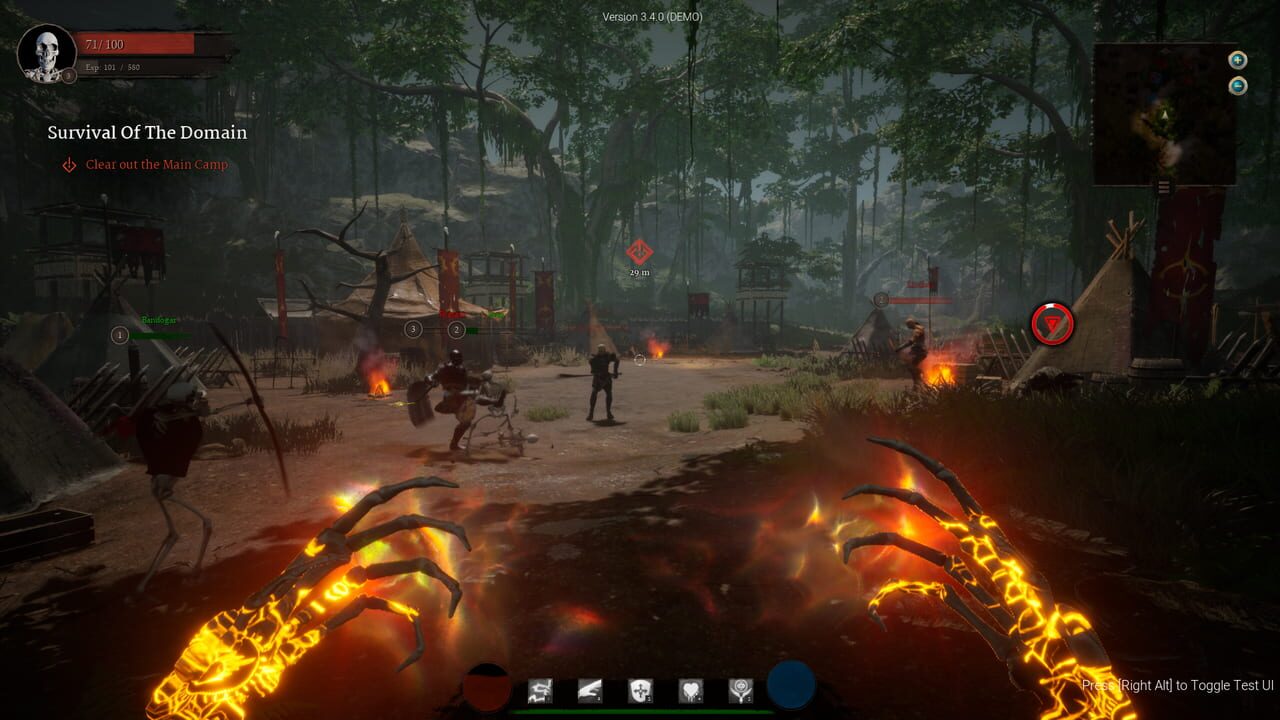Zoom in the minimap with the plus button
Image resolution: width=1280 pixels, height=720 pixels.
pos(1238,61)
